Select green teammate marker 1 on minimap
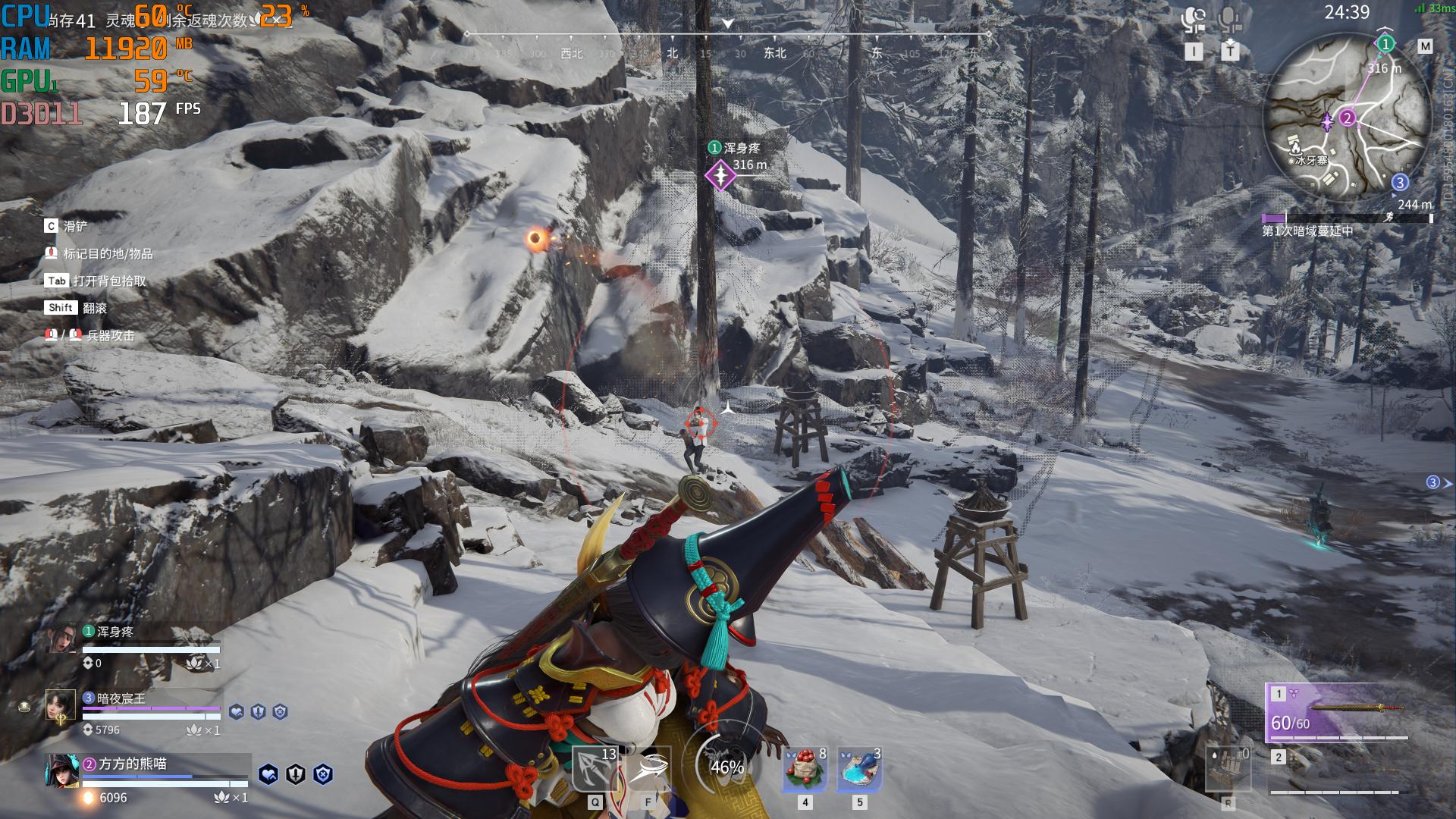The width and height of the screenshot is (1456, 819). point(1385,44)
